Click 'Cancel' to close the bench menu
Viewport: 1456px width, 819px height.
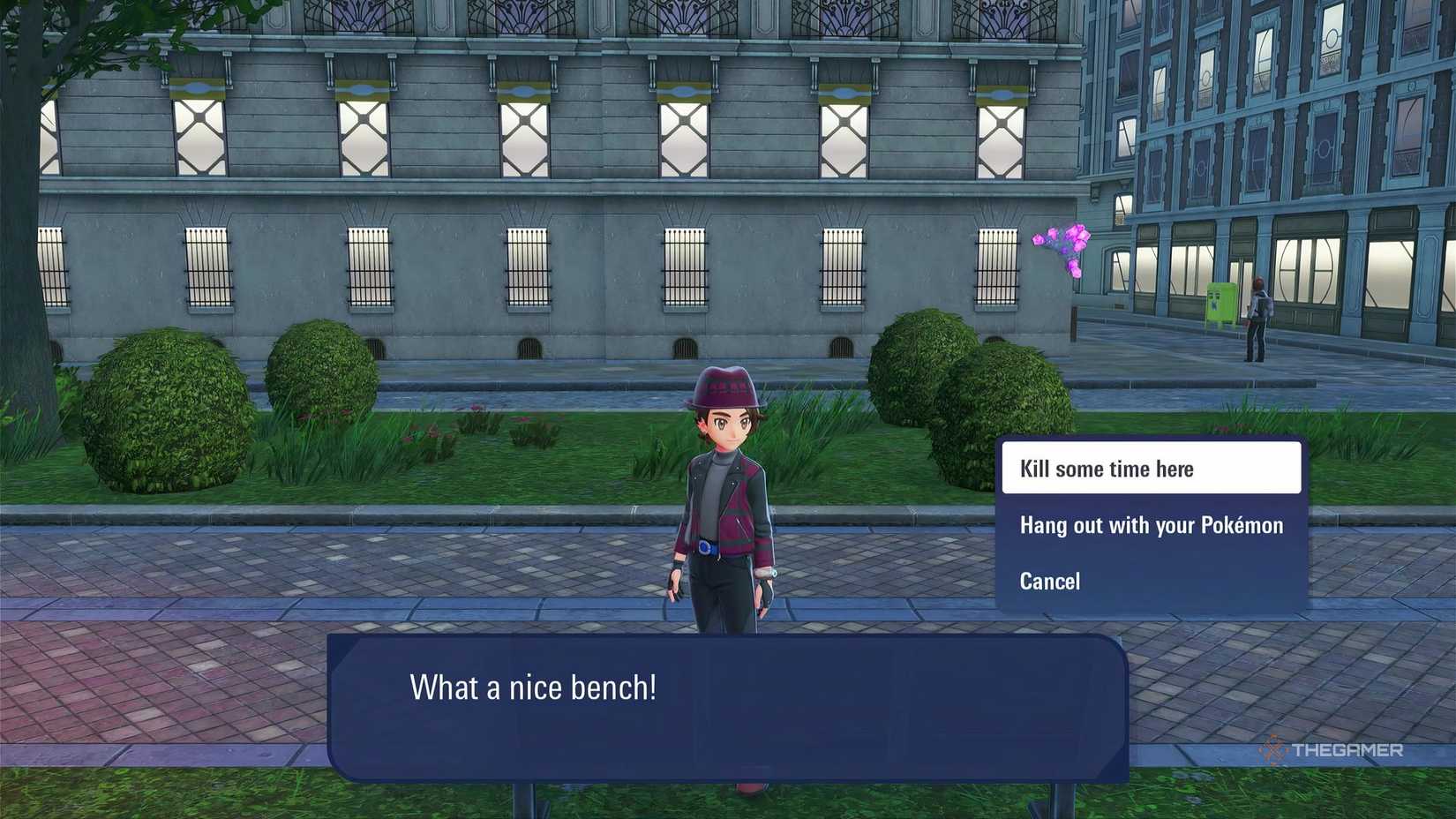[x=1049, y=581]
